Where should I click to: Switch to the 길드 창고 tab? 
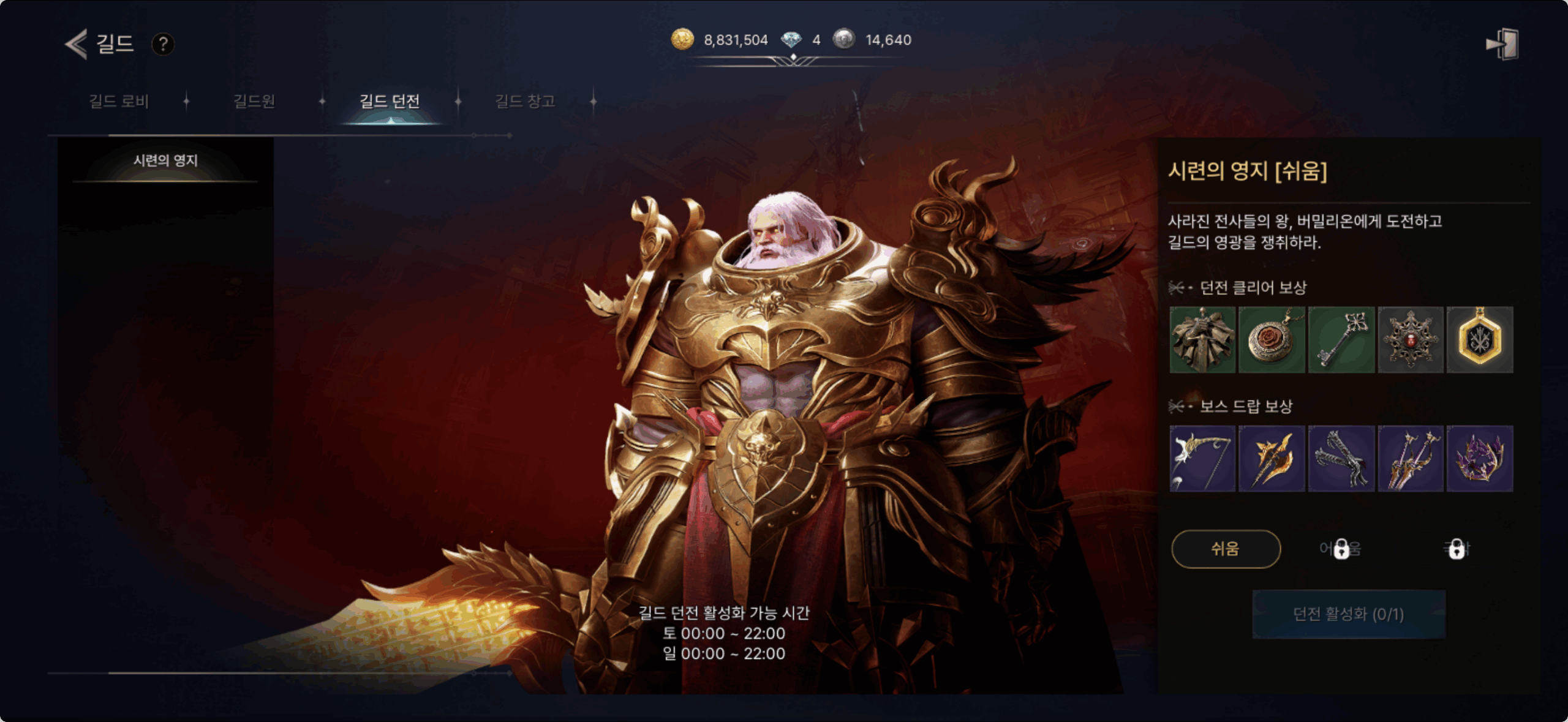click(525, 101)
